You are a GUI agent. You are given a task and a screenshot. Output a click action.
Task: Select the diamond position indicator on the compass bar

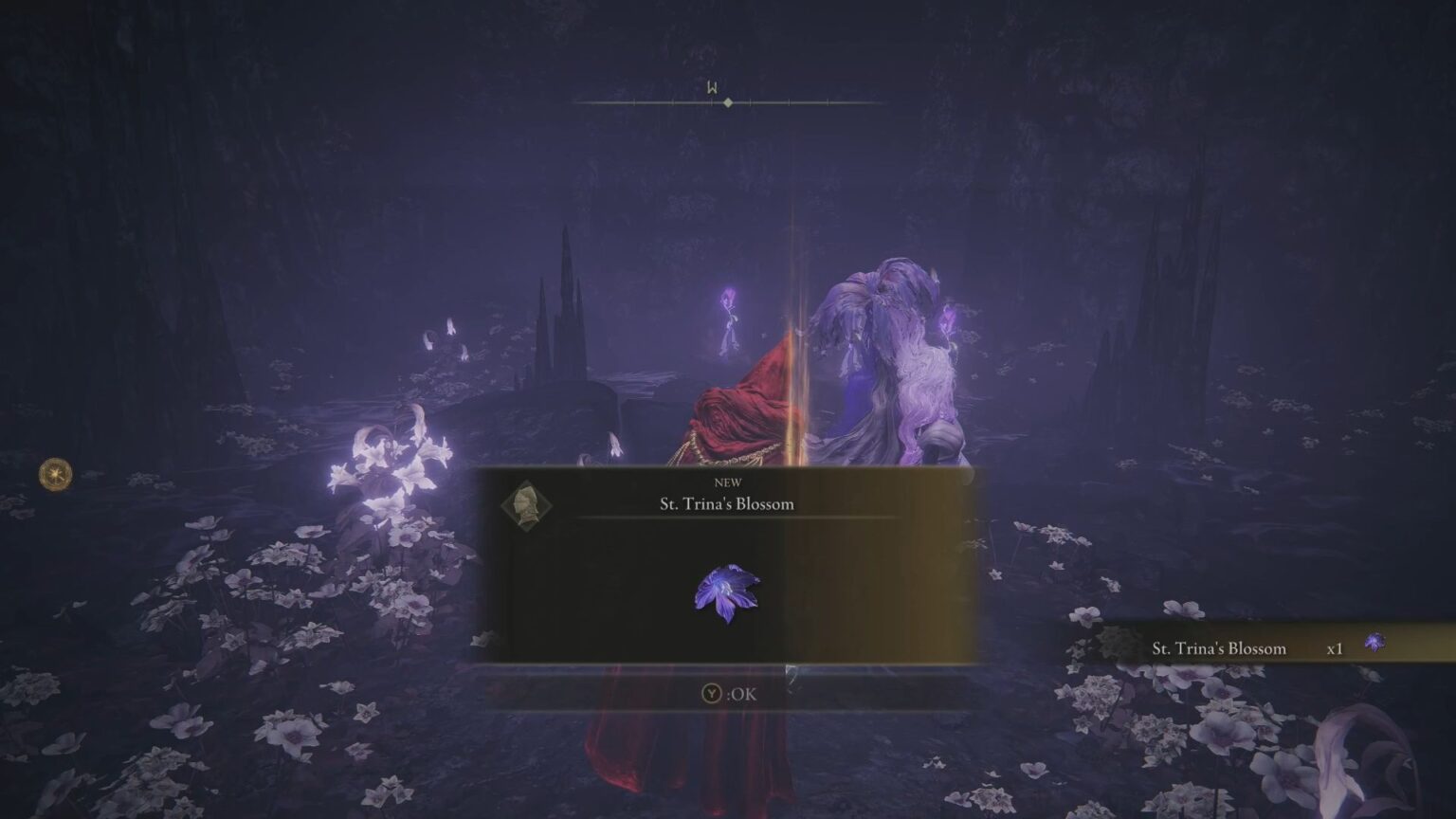[x=728, y=101]
